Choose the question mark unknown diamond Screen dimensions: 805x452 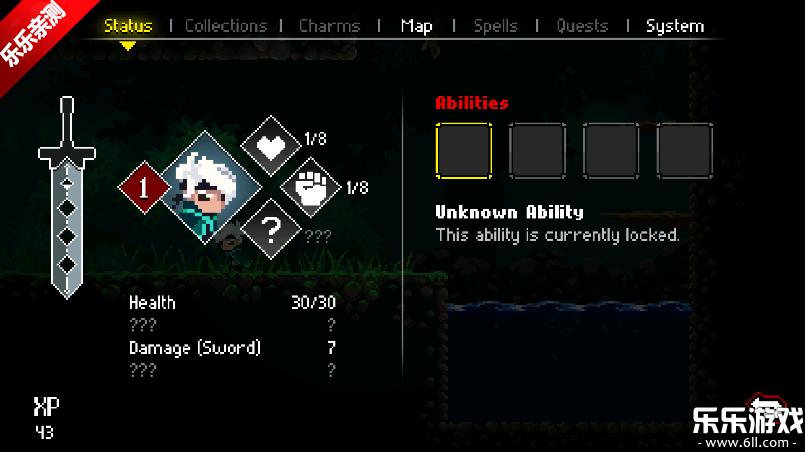(271, 229)
